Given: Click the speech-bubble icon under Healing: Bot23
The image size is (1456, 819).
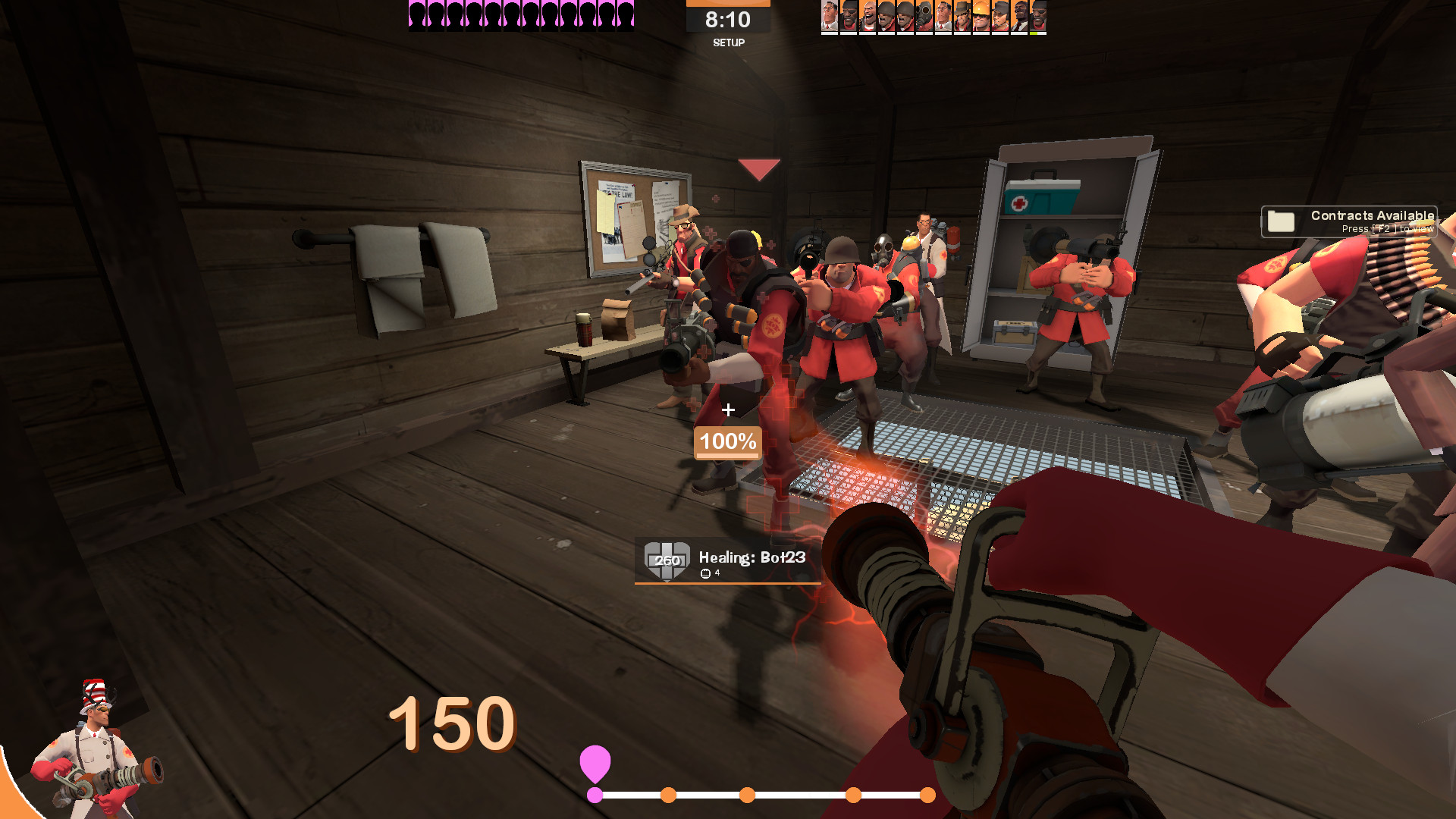Looking at the screenshot, I should click(705, 574).
